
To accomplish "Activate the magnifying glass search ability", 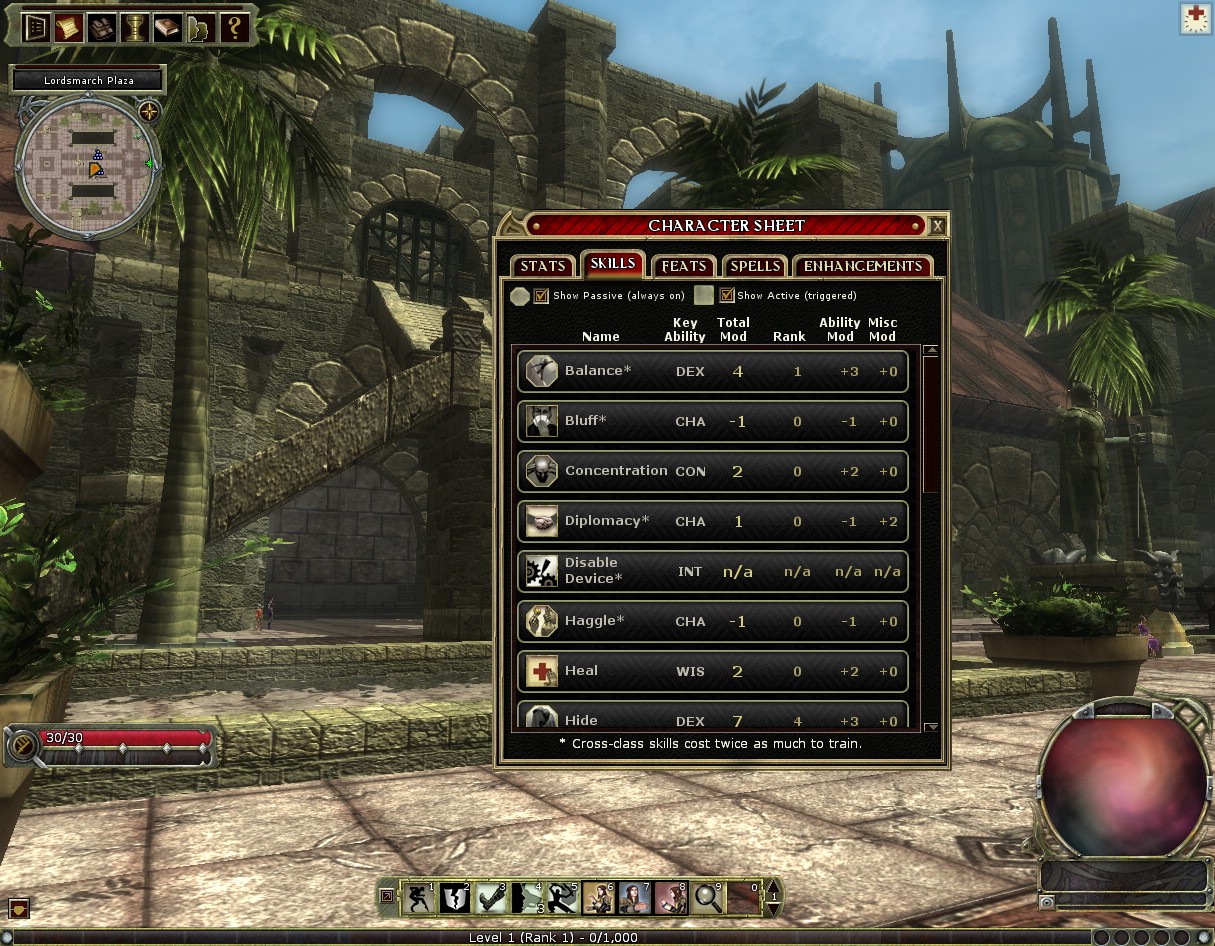I will pos(708,897).
